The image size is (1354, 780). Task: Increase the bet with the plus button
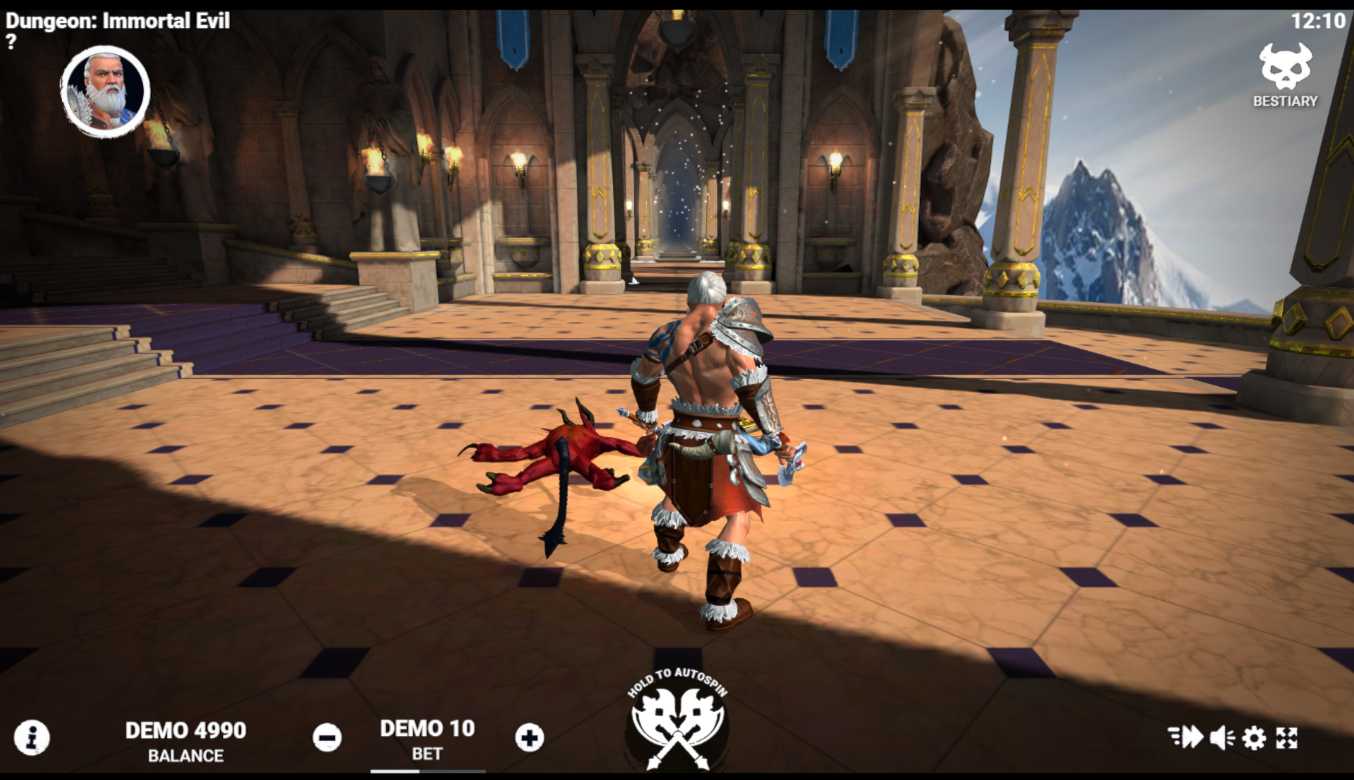tap(529, 738)
